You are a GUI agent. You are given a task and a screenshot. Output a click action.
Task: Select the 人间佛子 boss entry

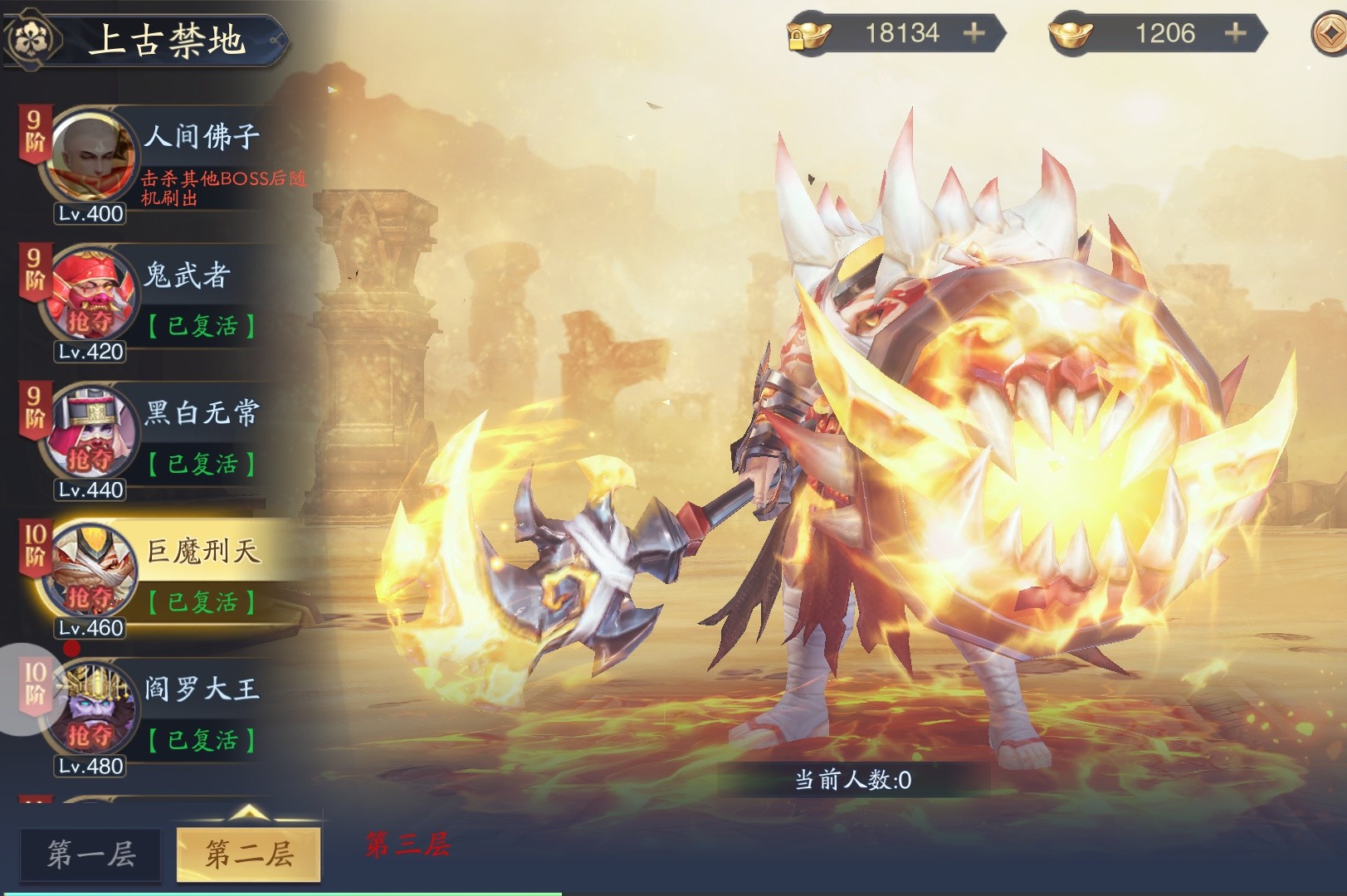click(x=166, y=163)
